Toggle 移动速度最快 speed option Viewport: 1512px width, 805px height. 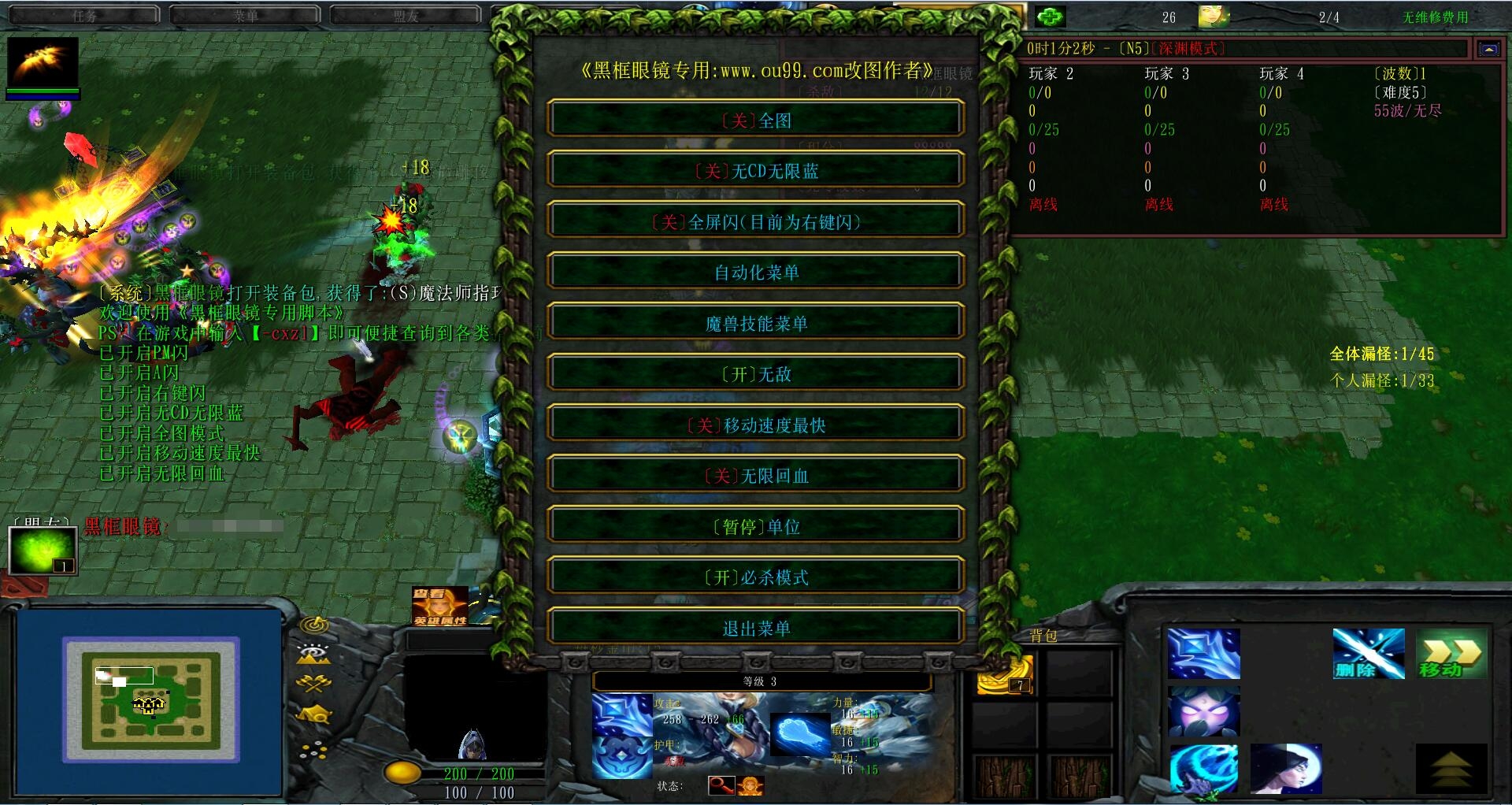(756, 425)
